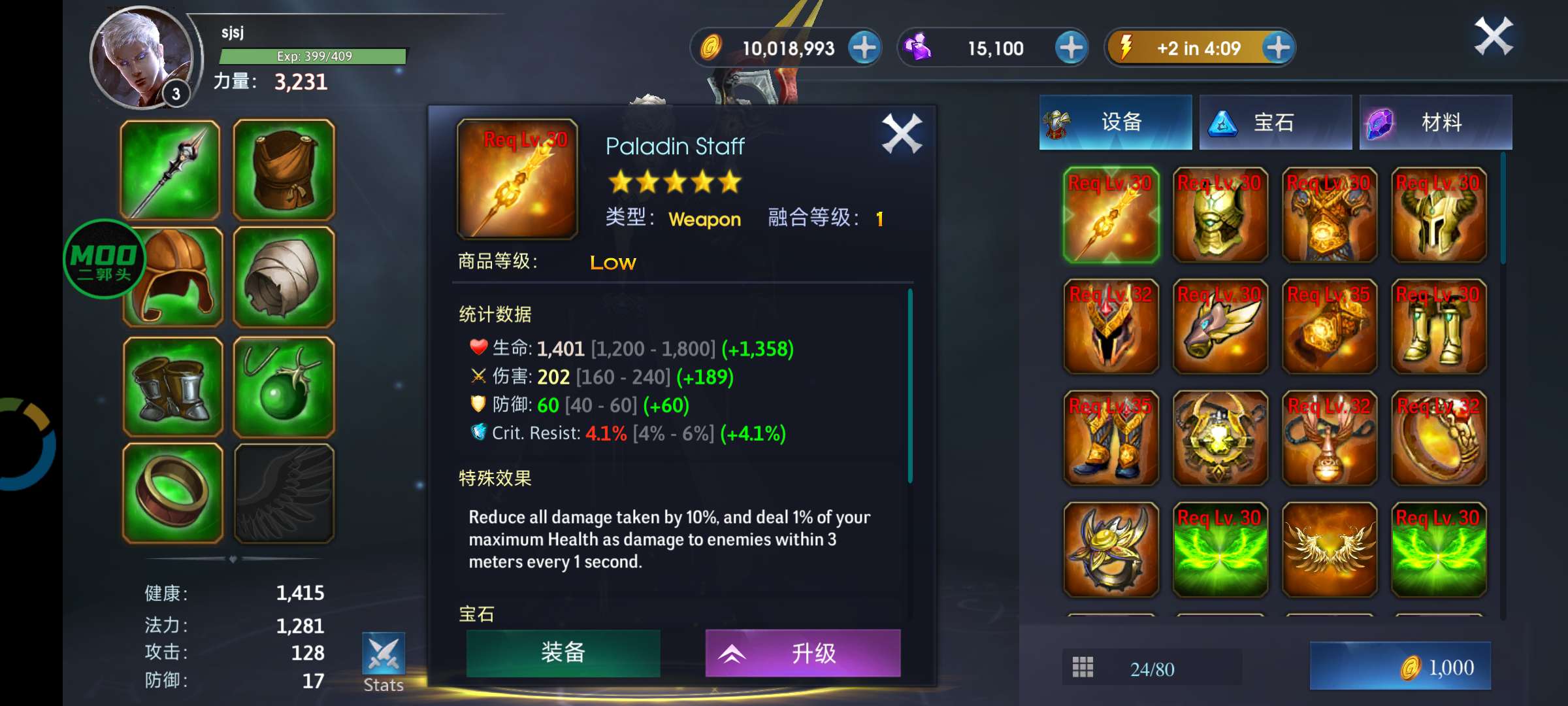
Task: Refill energy with the plus button
Action: 1278,48
